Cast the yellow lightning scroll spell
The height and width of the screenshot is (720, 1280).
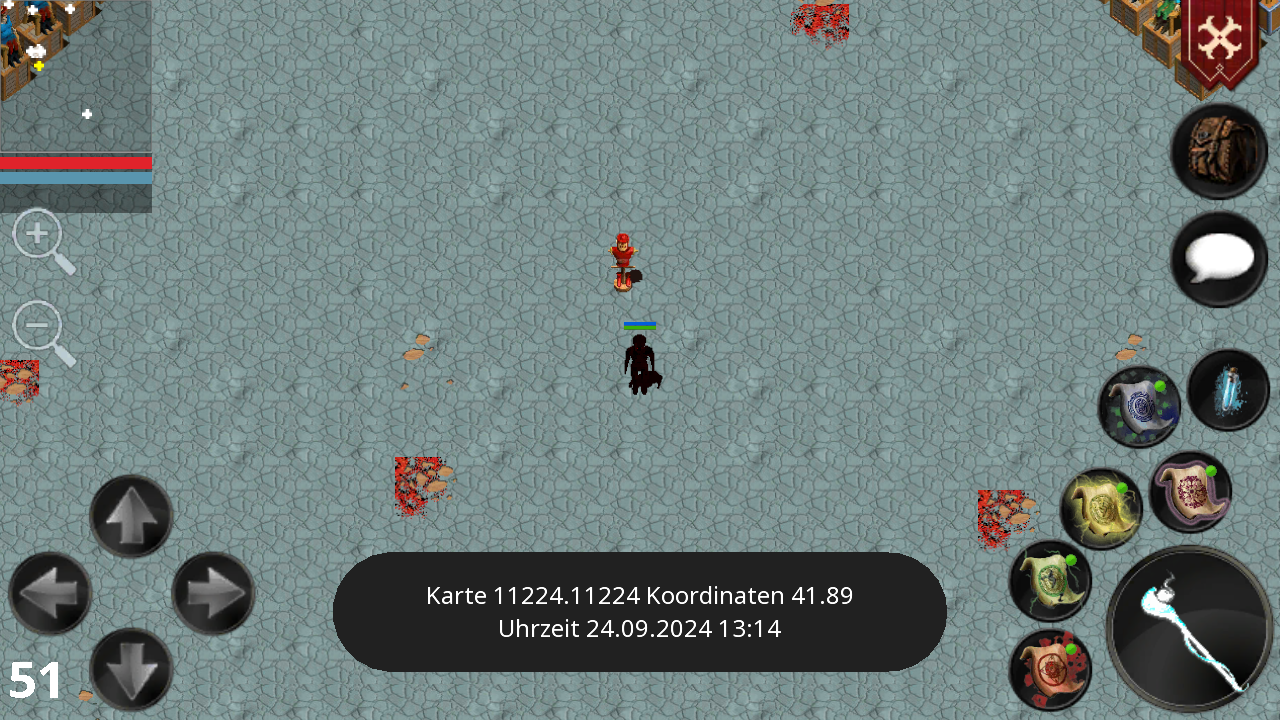click(x=1098, y=507)
